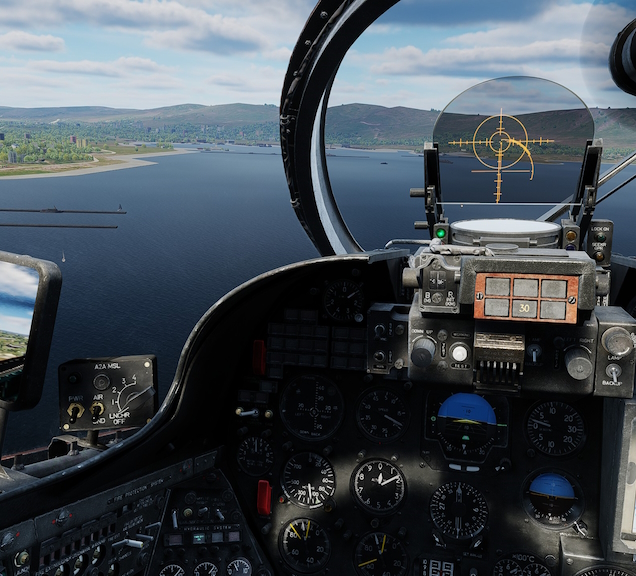Flip the LAMP BACKUP switch

[x=613, y=371]
